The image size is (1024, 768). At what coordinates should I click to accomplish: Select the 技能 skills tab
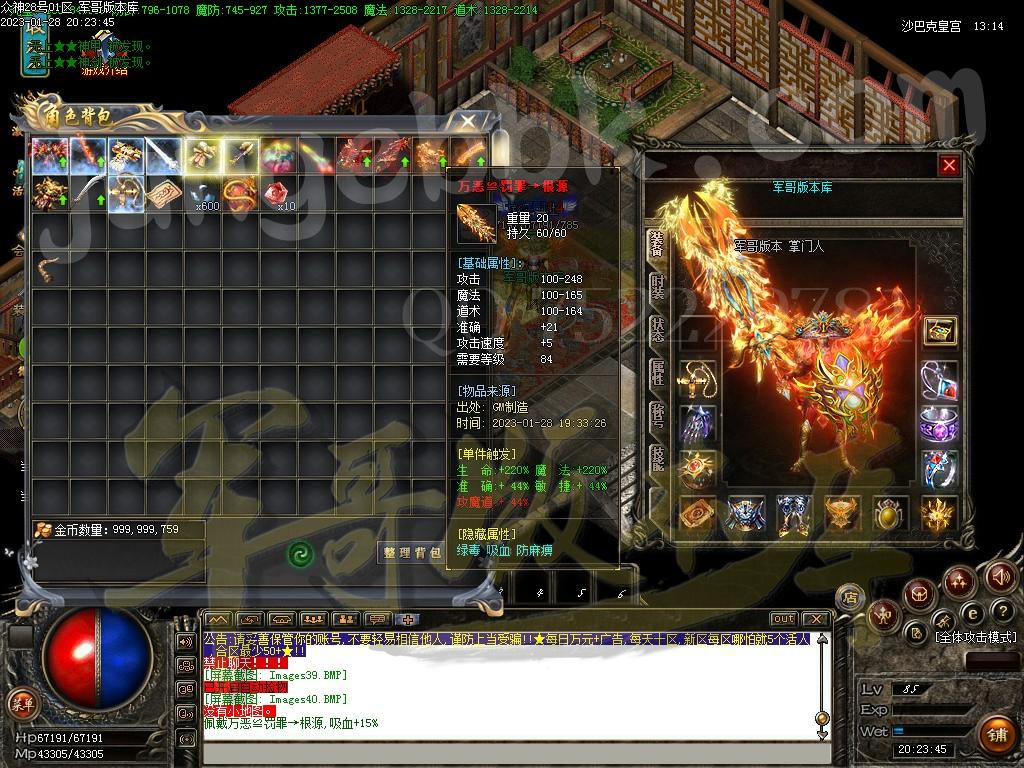point(657,458)
